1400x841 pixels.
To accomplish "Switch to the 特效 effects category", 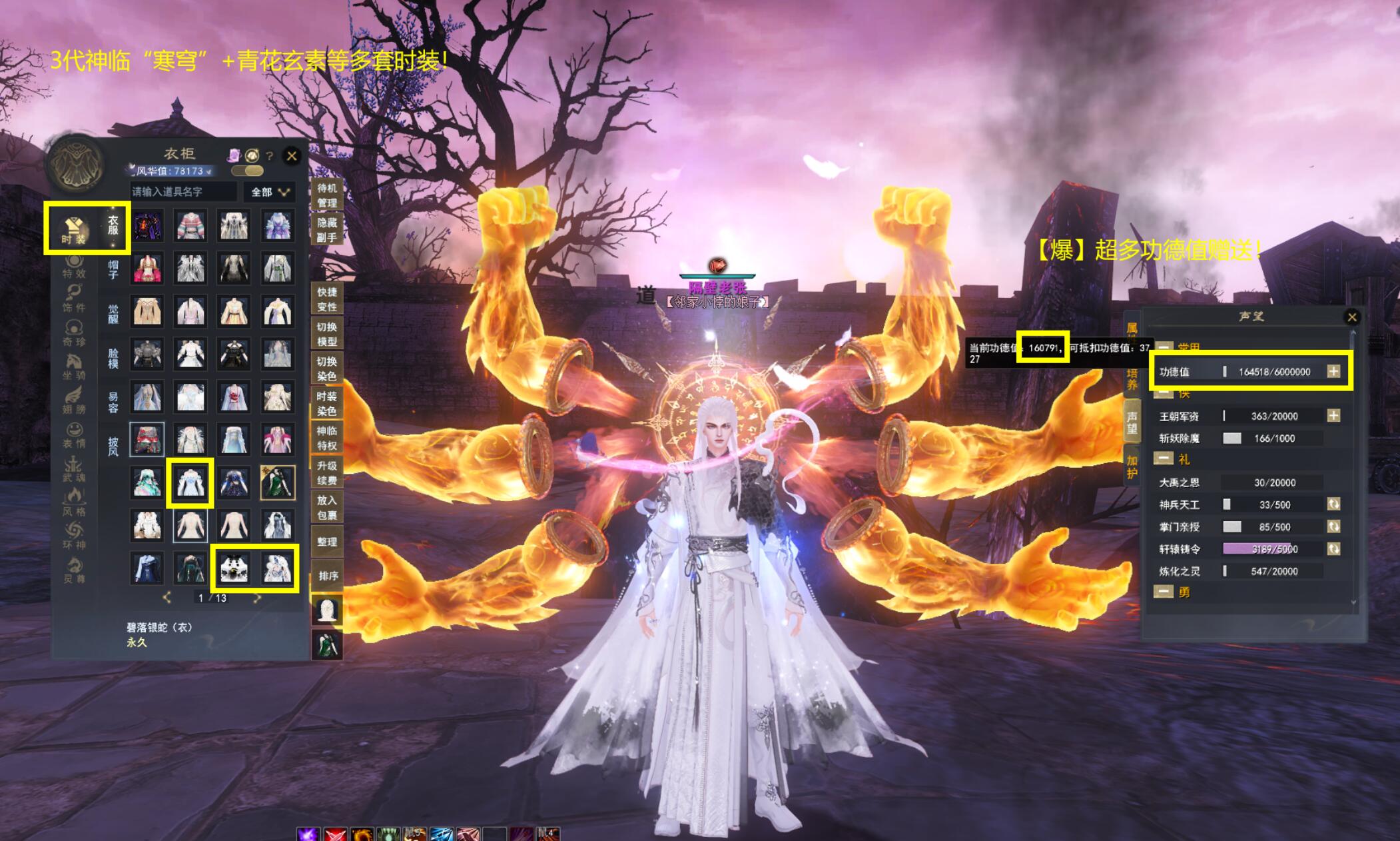I will (74, 265).
